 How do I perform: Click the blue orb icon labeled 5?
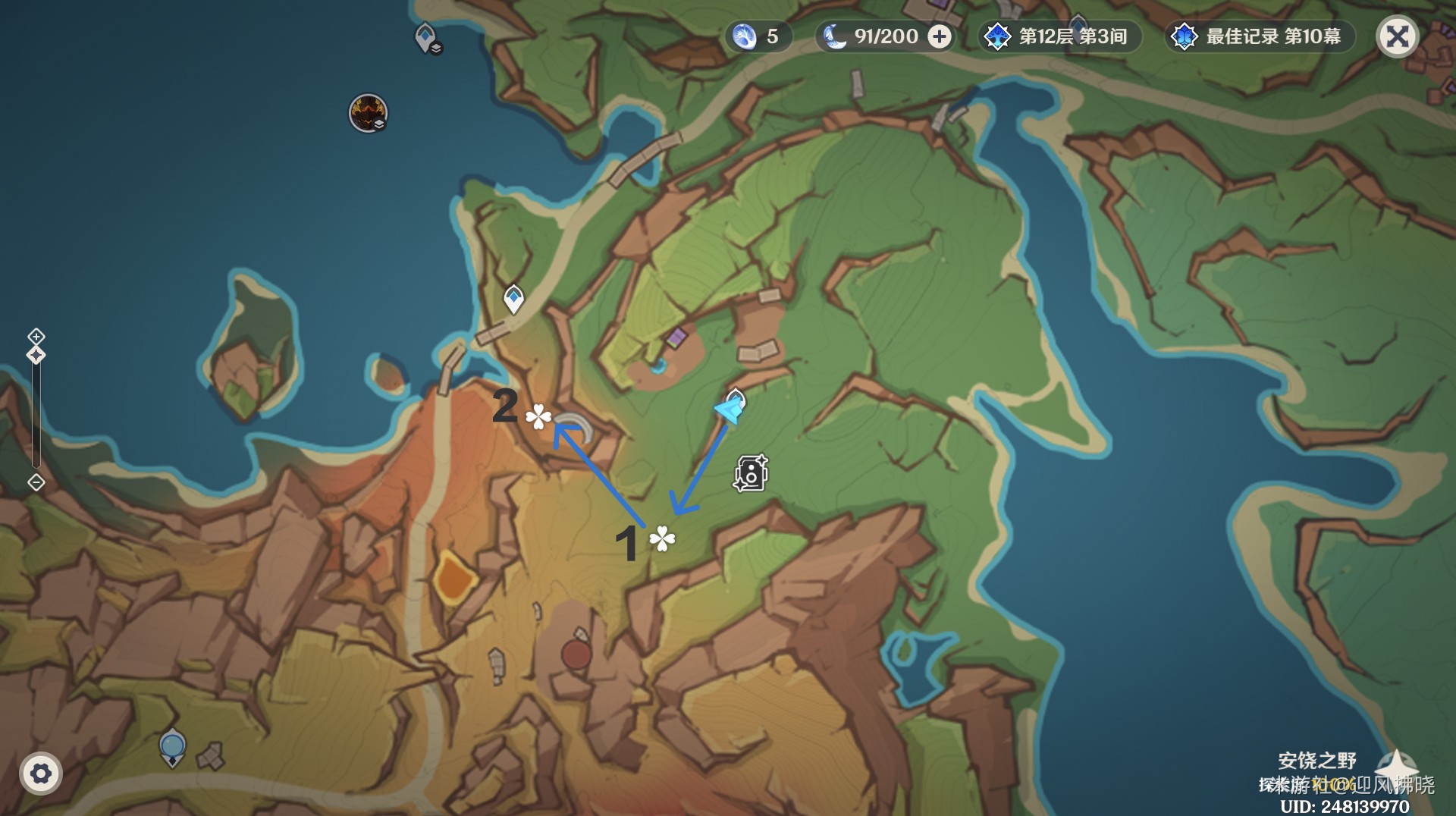[x=745, y=36]
